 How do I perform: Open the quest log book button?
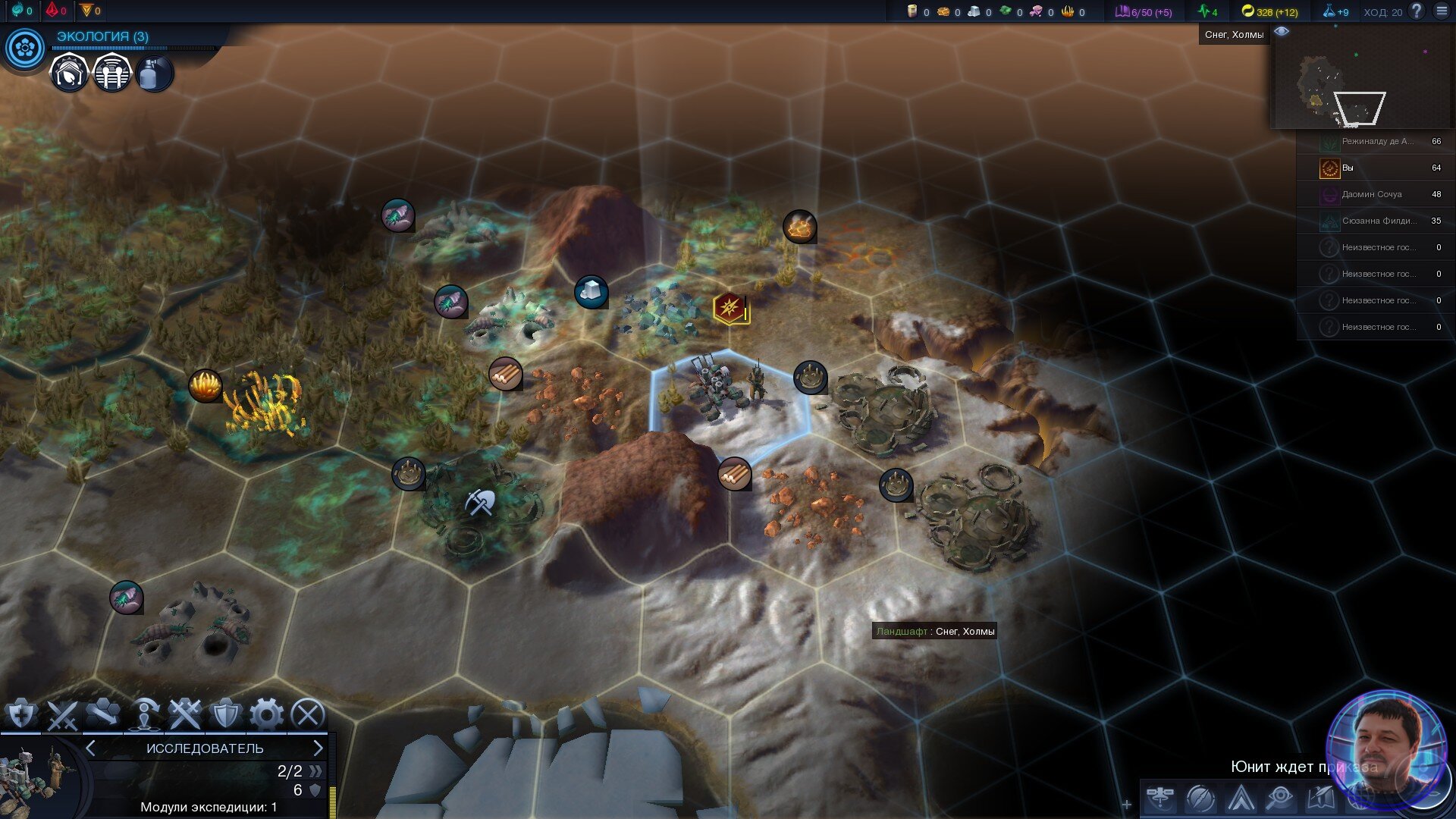click(x=1320, y=799)
